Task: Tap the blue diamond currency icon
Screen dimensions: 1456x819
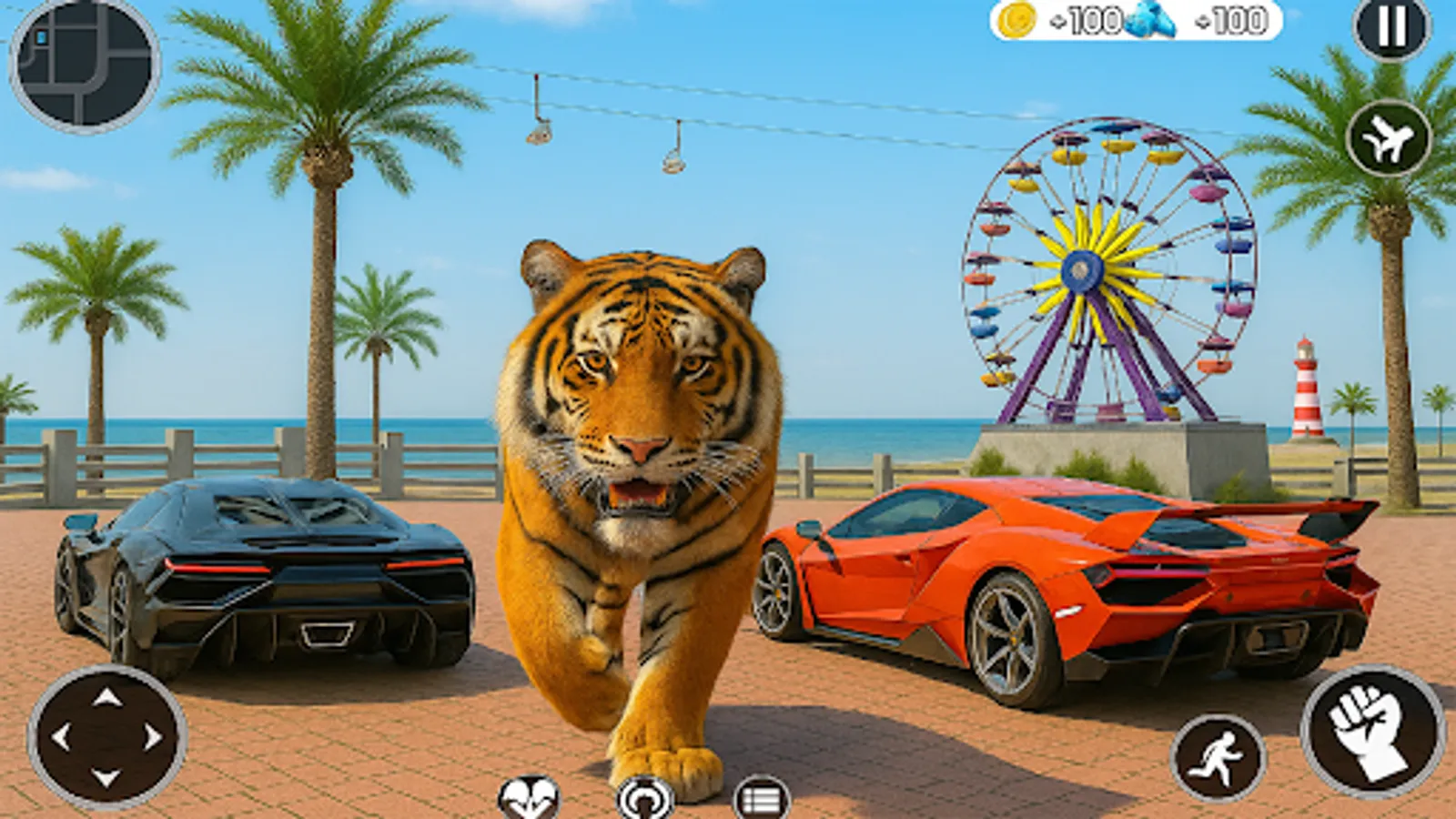Action: 1149,20
